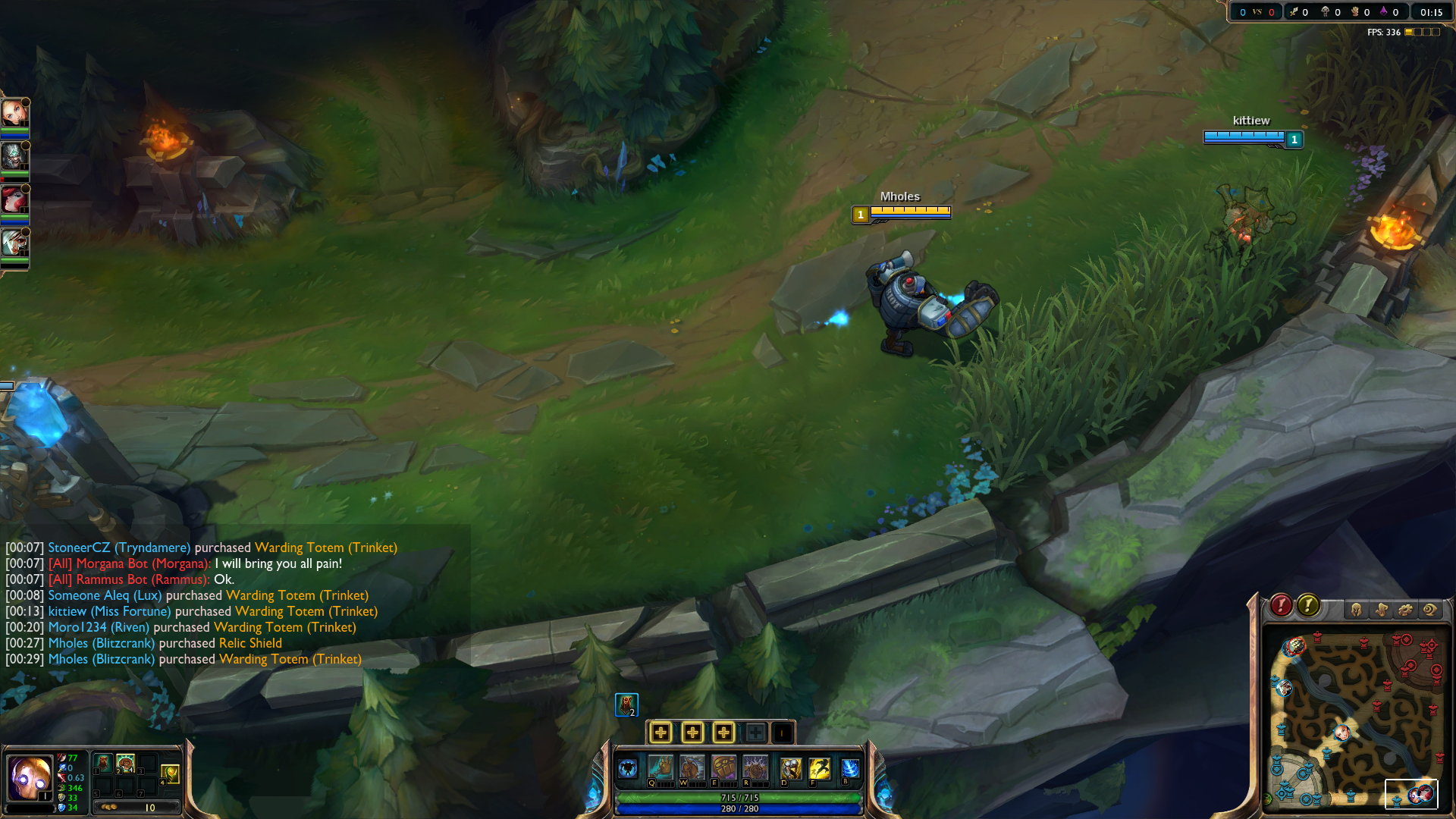The height and width of the screenshot is (819, 1456).
Task: Select the Static Field R ultimate icon
Action: coord(755,768)
